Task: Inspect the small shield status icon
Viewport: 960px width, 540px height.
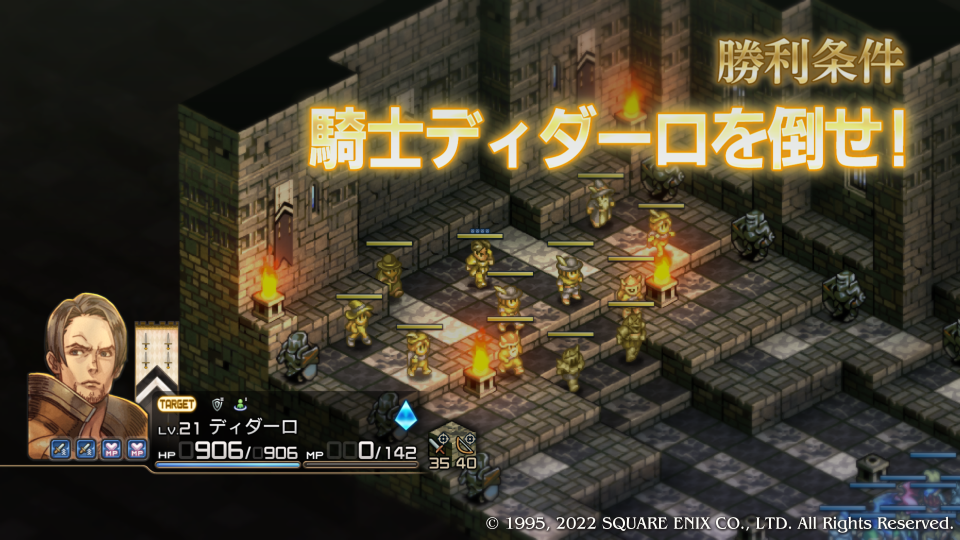Action: tap(218, 405)
